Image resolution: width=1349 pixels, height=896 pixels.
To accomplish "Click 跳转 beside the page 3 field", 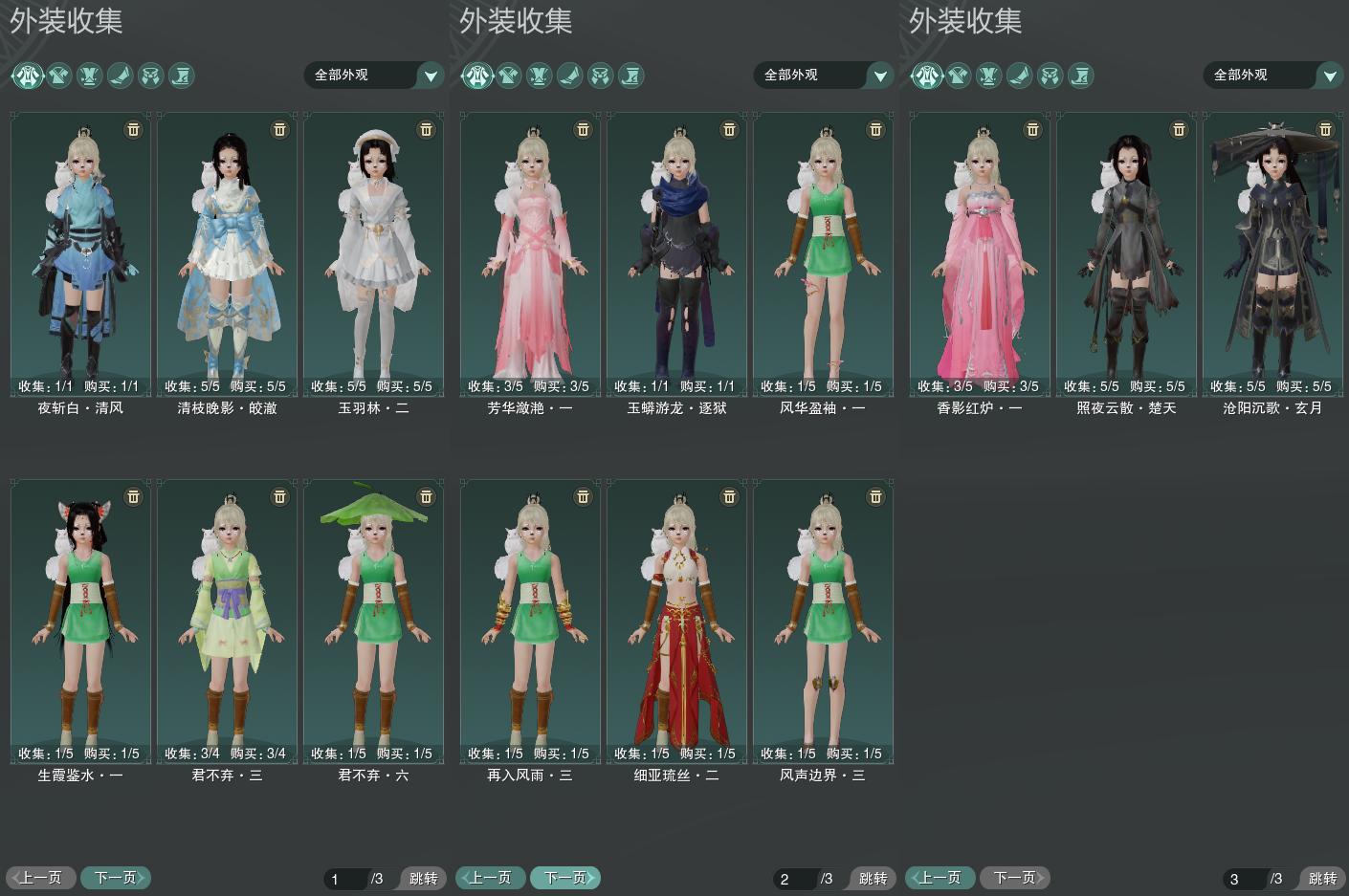I will (1322, 878).
